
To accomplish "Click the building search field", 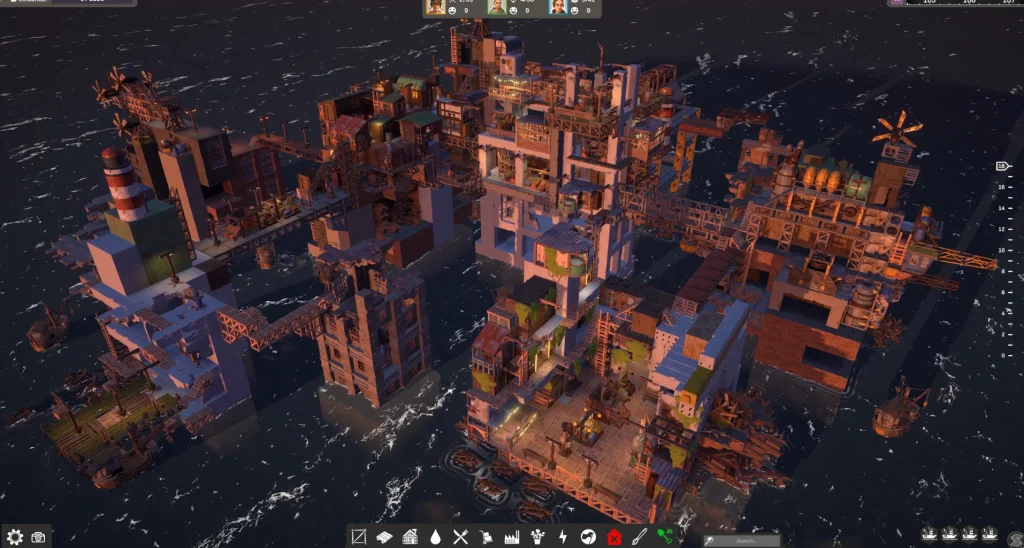I will tap(742, 540).
